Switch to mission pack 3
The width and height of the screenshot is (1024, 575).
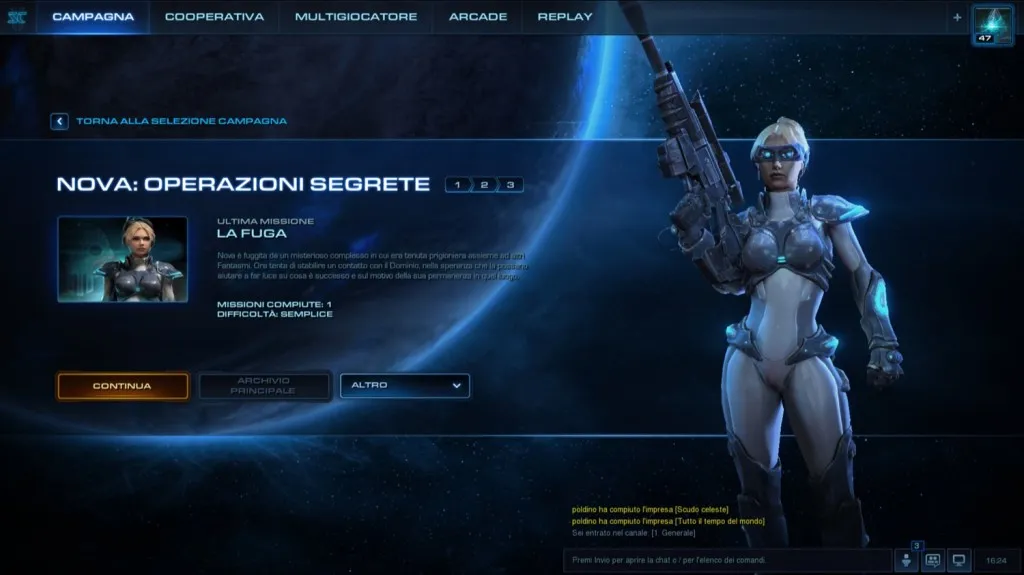click(510, 185)
